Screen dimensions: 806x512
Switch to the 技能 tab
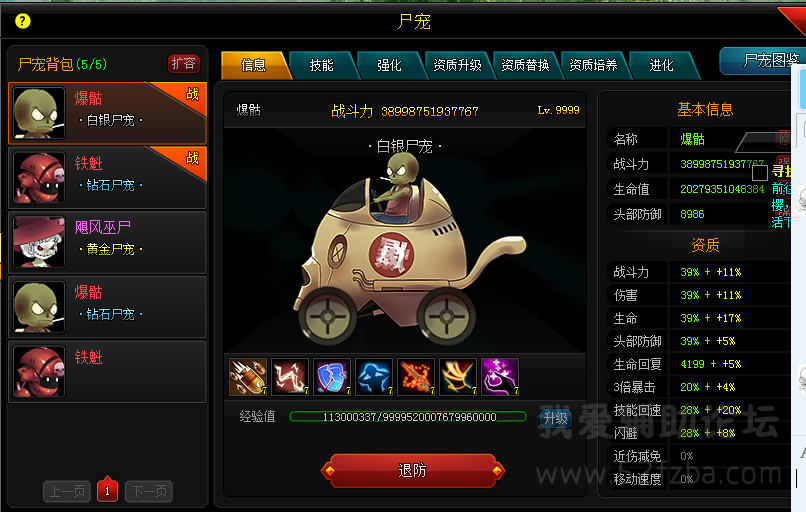[x=321, y=65]
